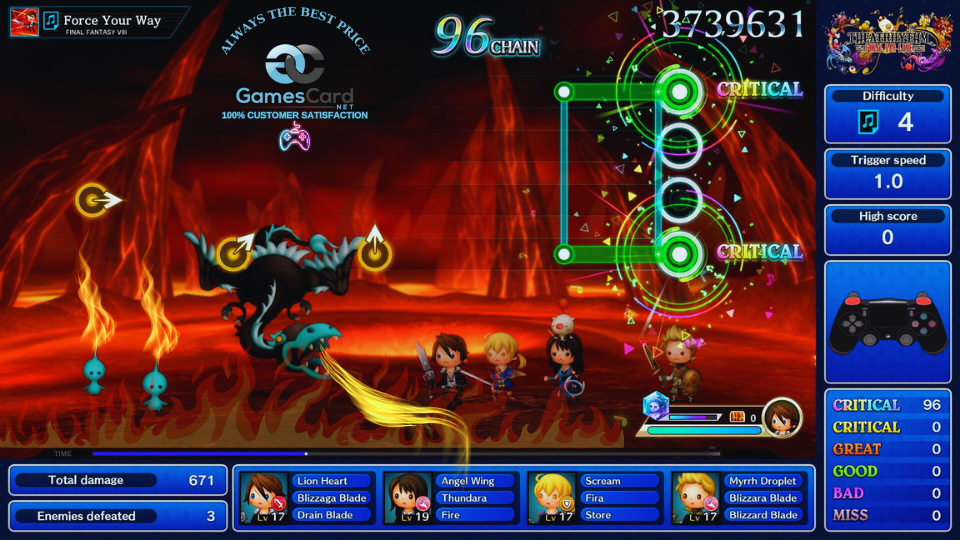
Task: Select the Blizzaga Blade ability
Action: [331, 498]
